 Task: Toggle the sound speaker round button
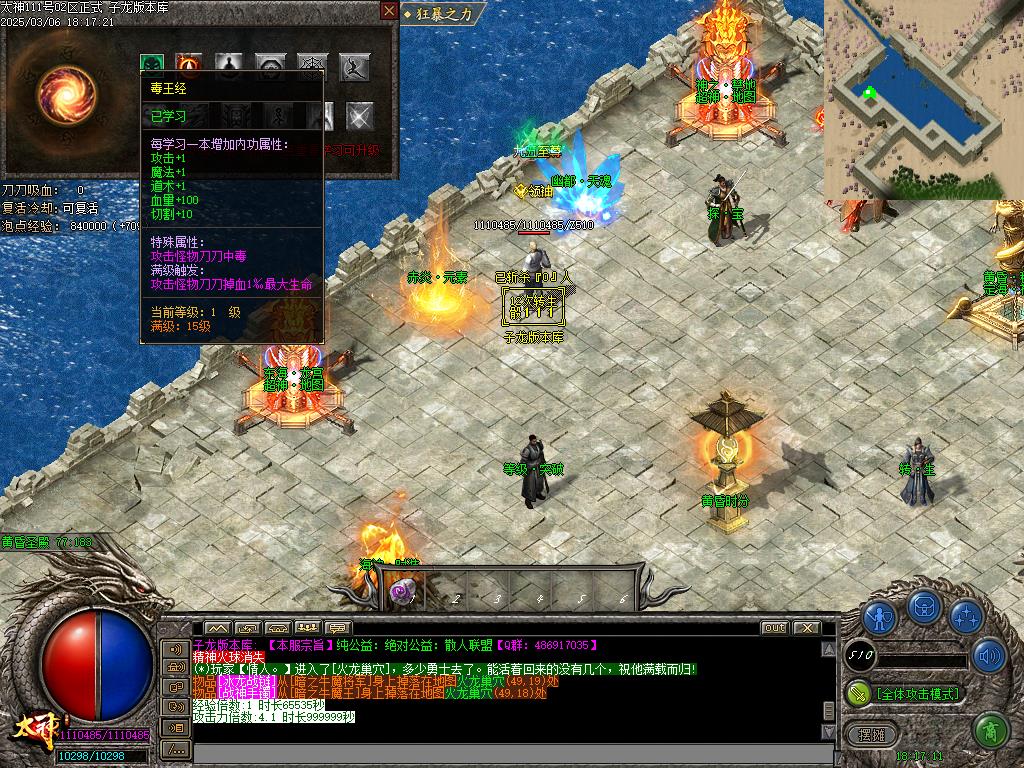989,656
